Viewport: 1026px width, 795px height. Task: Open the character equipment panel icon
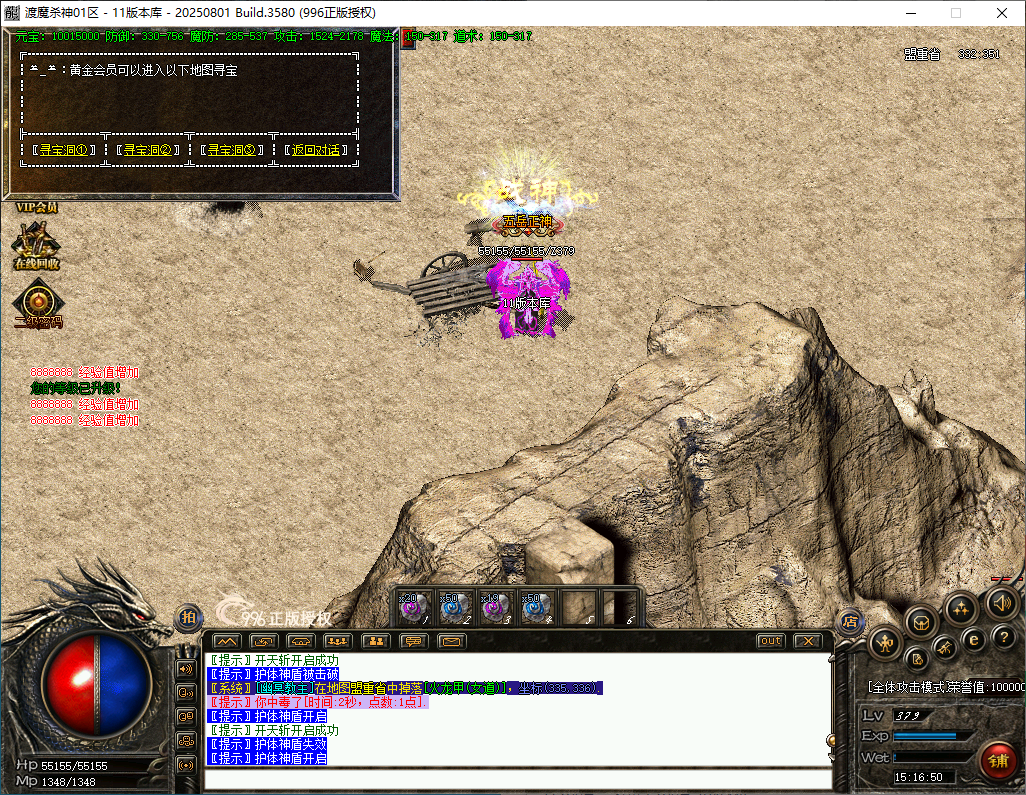point(886,643)
